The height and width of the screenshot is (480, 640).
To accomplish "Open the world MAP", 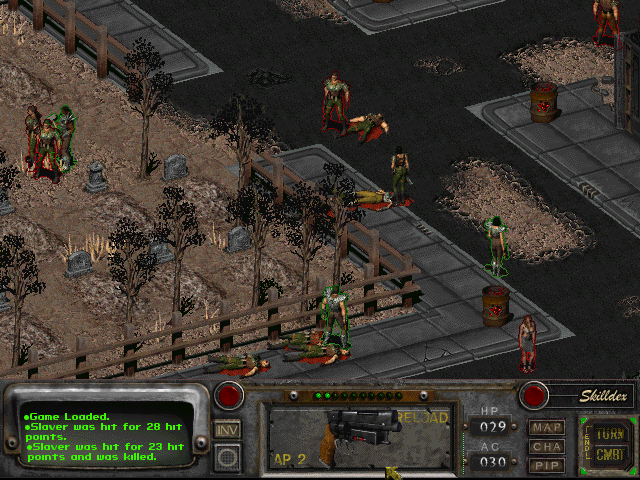I will 547,428.
